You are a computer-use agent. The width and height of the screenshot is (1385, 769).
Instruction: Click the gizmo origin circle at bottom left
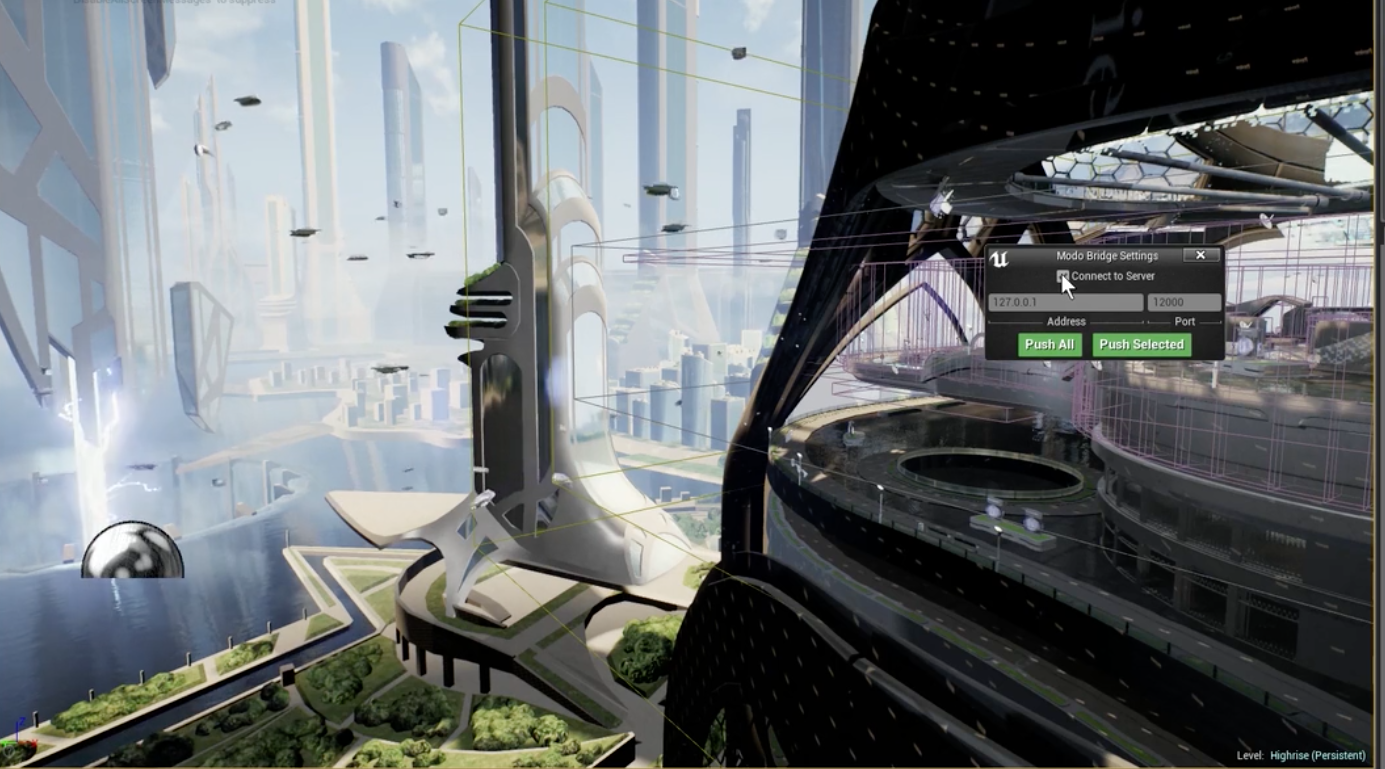[x=8, y=751]
